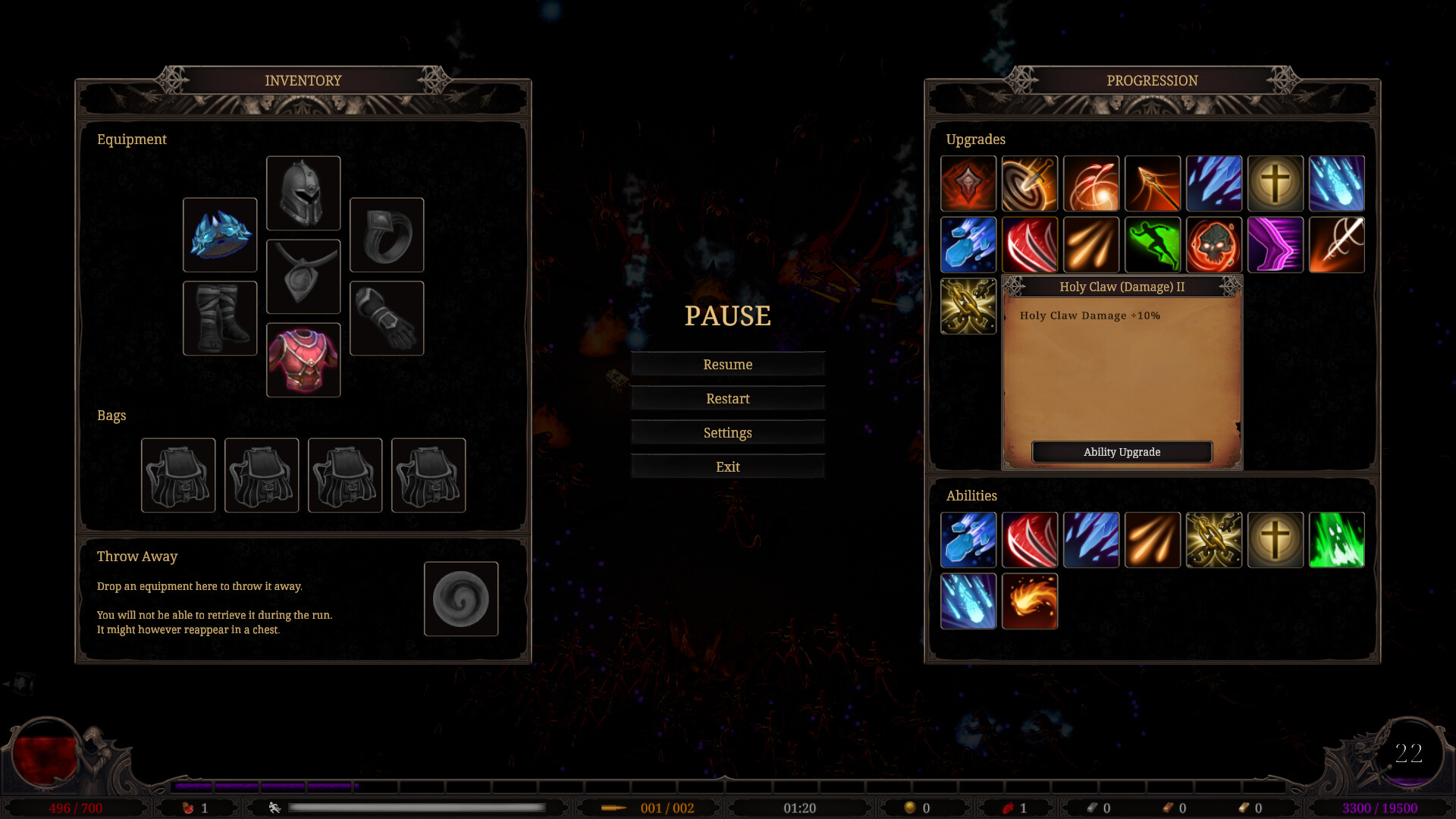Open the Settings menu
This screenshot has height=819, width=1456.
pyautogui.click(x=727, y=433)
